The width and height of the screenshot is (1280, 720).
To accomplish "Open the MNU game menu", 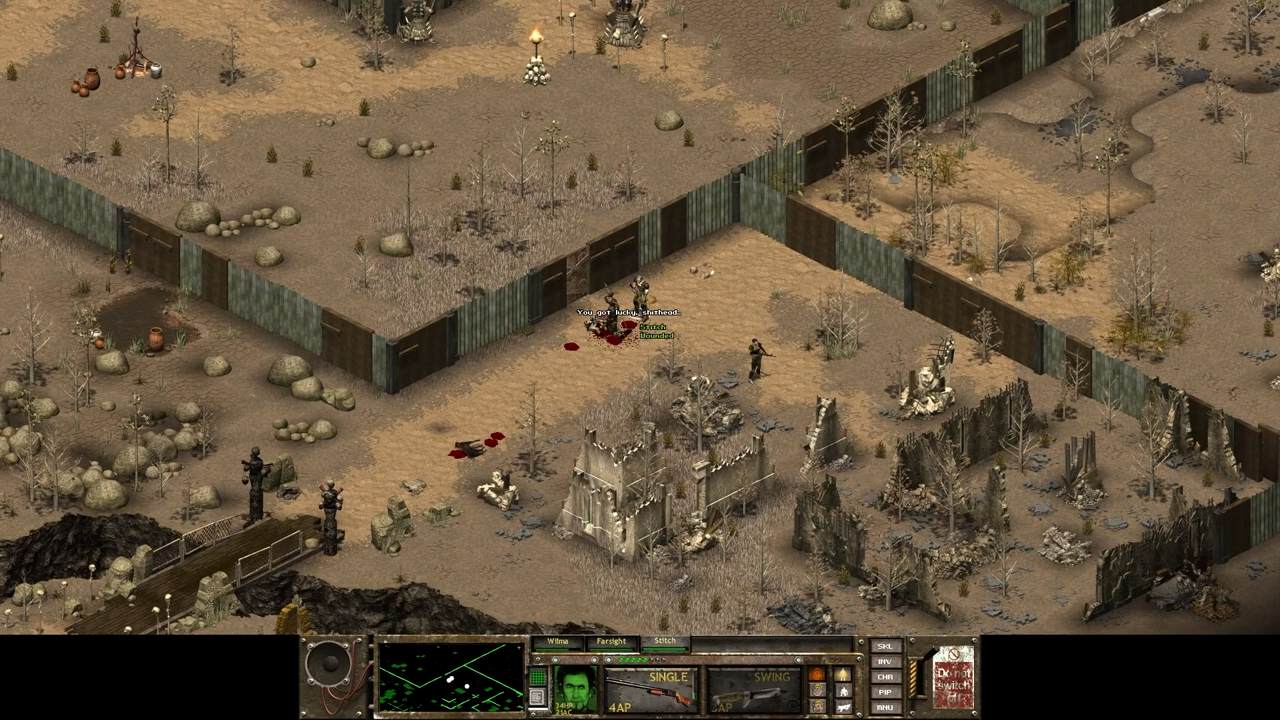I will tap(884, 706).
